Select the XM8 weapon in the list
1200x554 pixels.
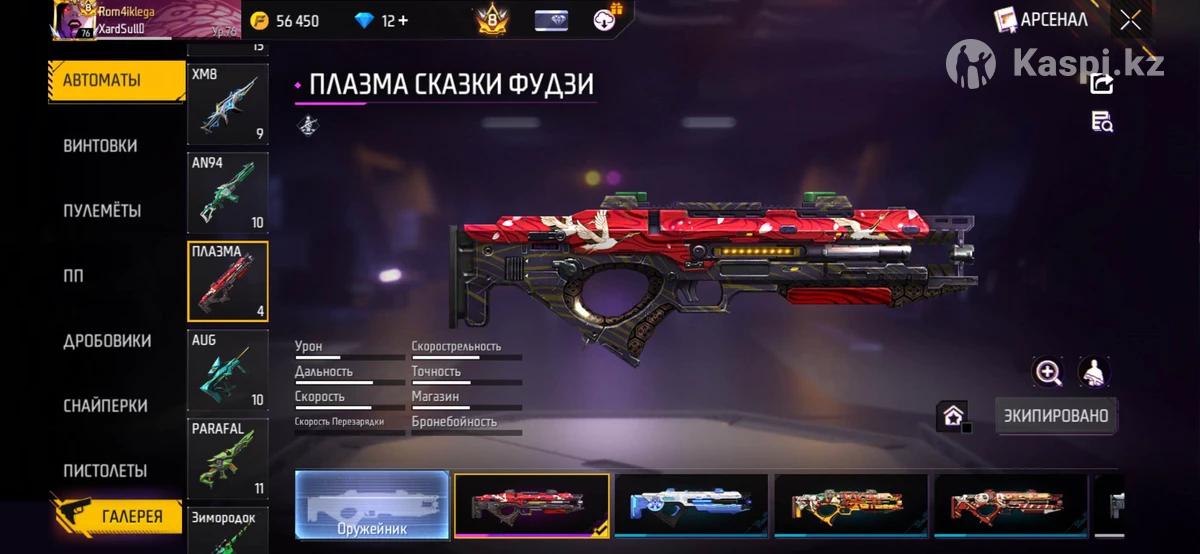(227, 104)
